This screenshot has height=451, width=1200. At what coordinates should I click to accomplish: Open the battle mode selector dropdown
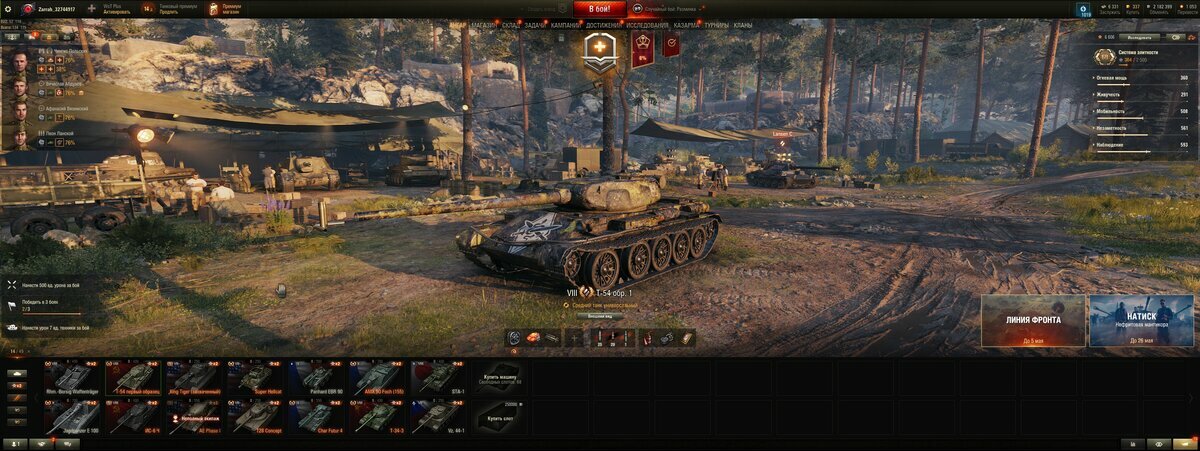672,9
